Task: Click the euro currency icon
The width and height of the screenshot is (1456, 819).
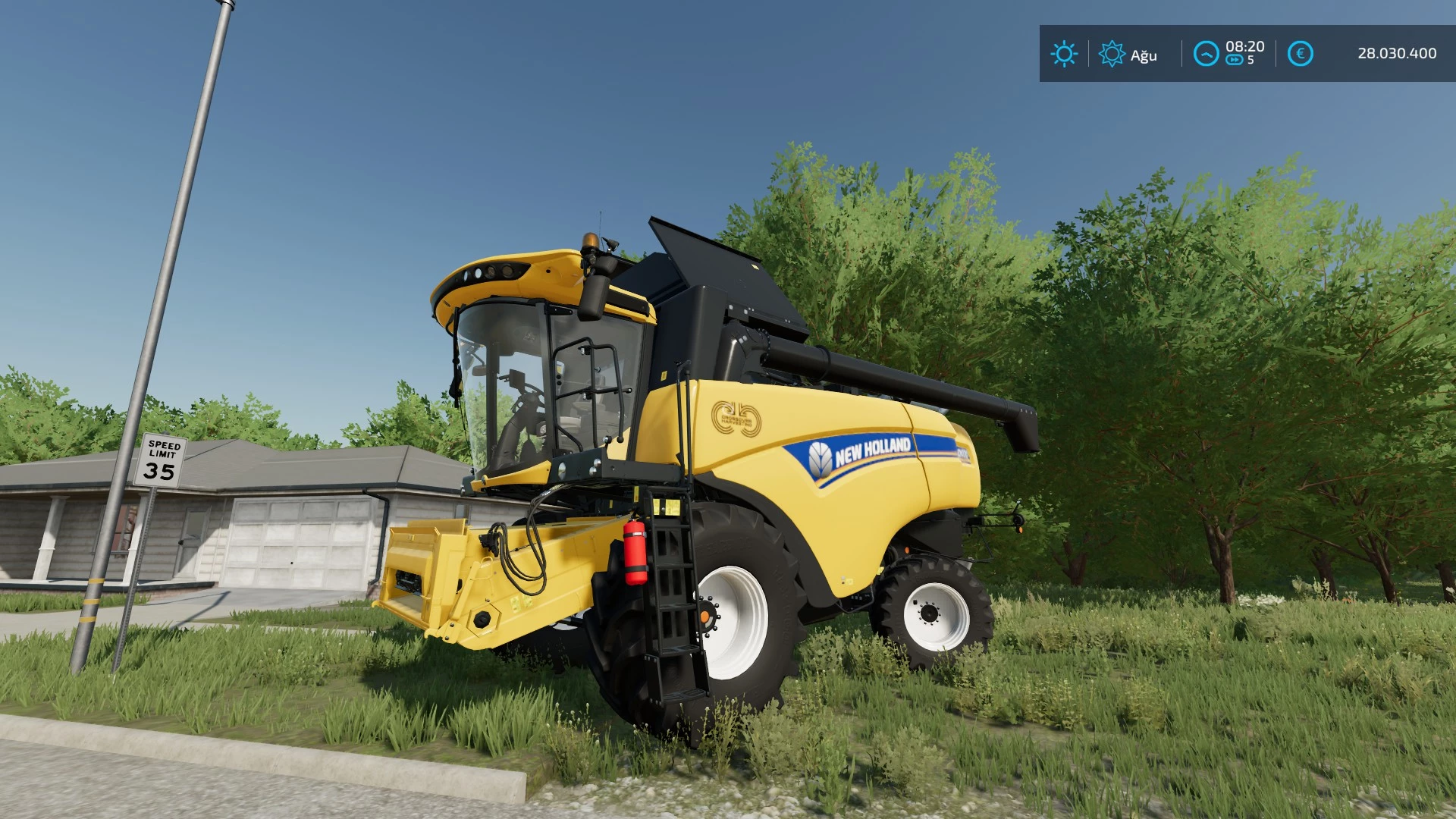Action: 1299,52
